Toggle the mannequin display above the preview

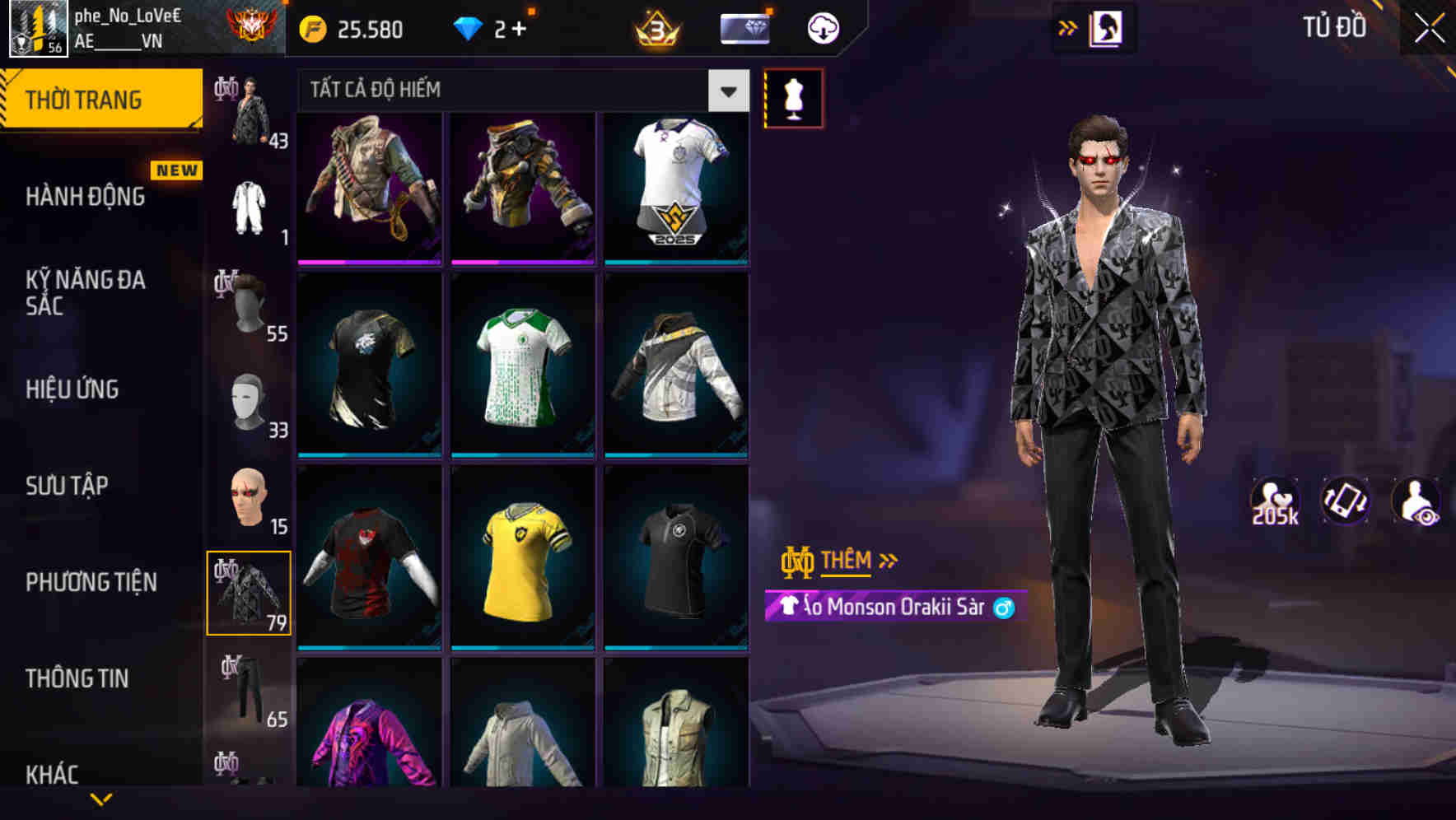[792, 97]
